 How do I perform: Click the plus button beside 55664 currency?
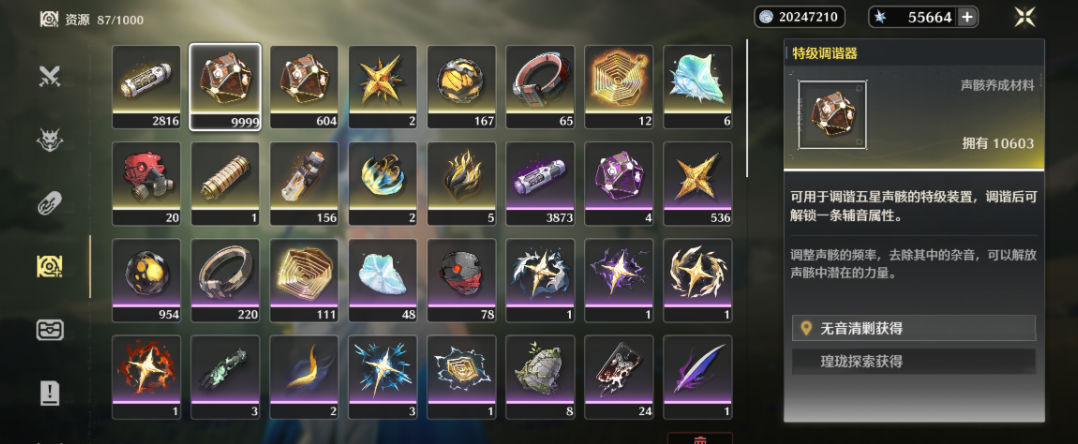pos(966,17)
